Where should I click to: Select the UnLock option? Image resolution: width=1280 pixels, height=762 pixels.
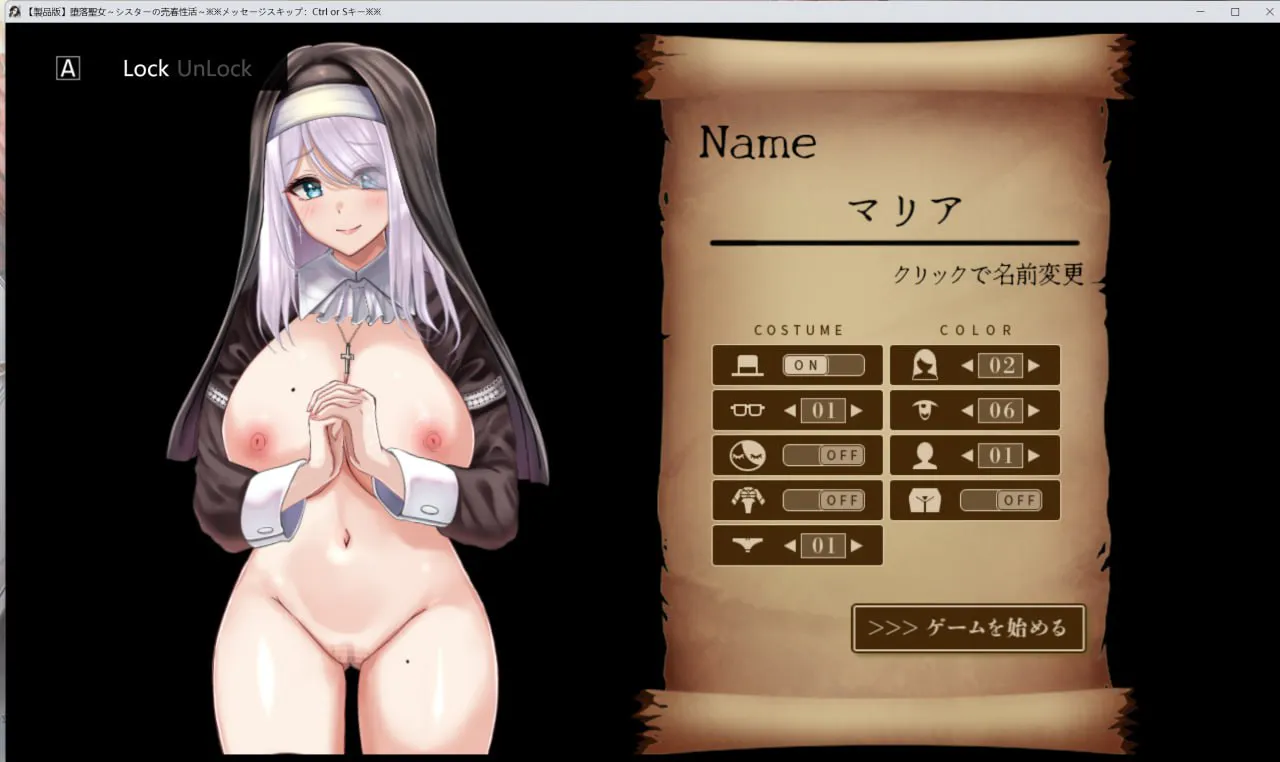pyautogui.click(x=214, y=68)
